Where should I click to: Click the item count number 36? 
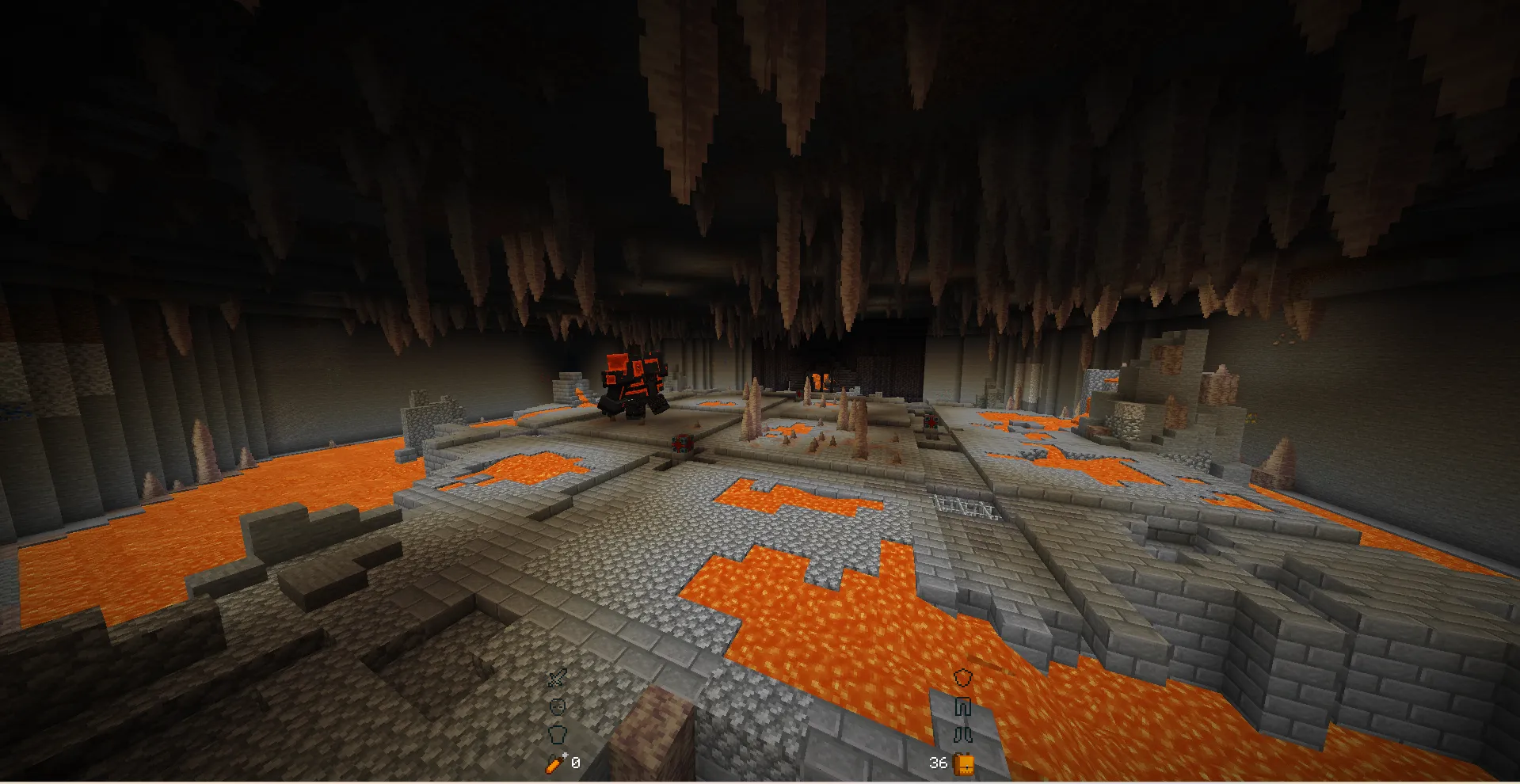tap(939, 763)
